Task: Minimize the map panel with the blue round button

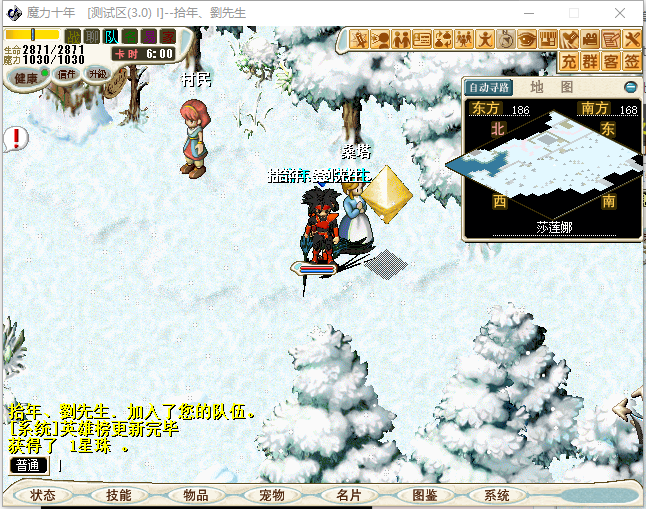Action: click(630, 87)
